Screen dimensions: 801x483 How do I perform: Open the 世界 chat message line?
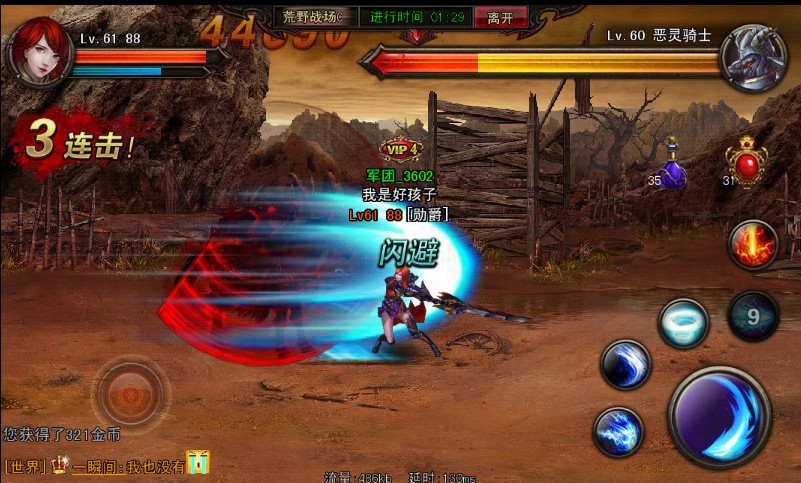click(x=107, y=464)
